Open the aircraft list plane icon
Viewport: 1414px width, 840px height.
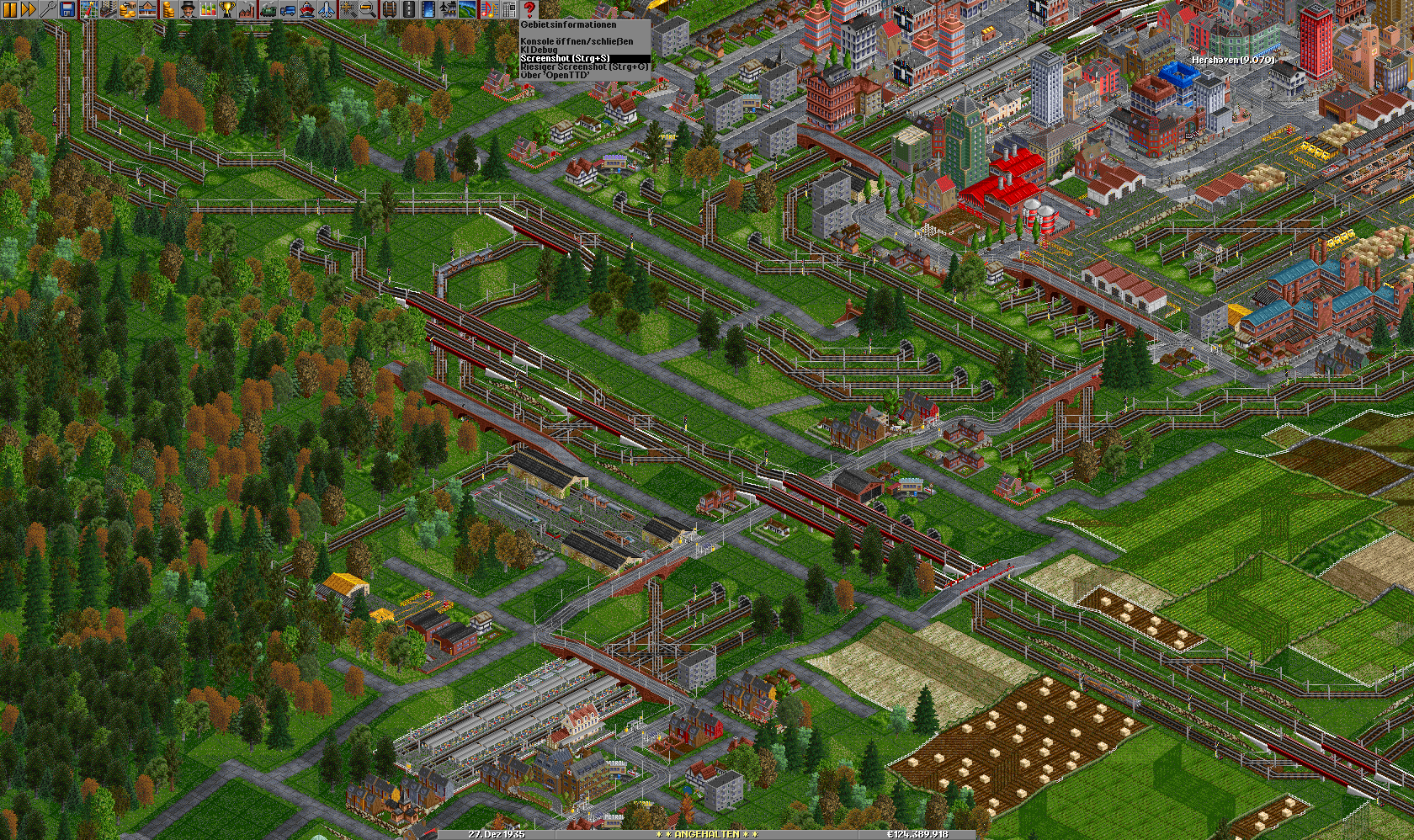pyautogui.click(x=327, y=9)
